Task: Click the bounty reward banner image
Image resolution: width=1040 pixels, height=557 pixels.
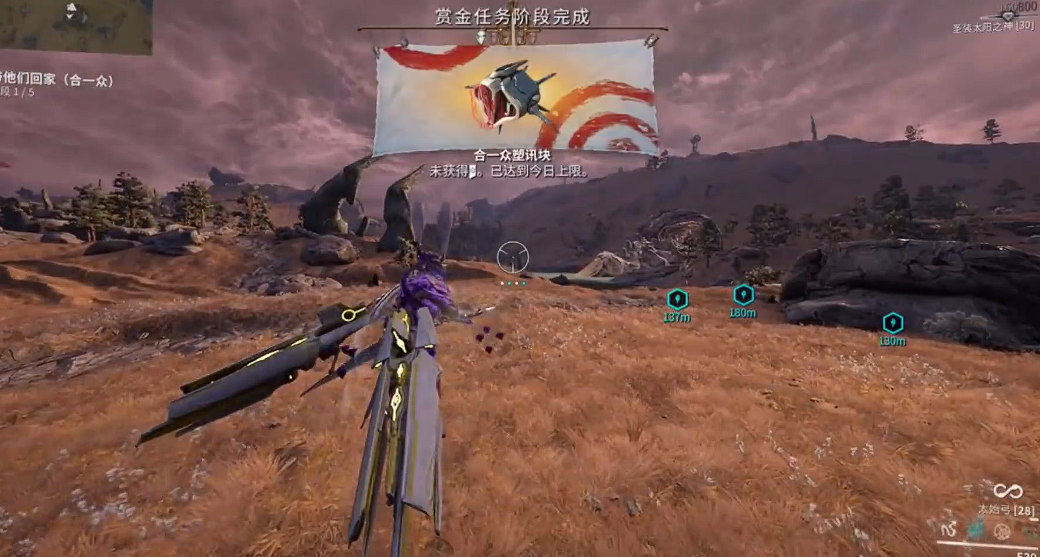Action: (516, 97)
